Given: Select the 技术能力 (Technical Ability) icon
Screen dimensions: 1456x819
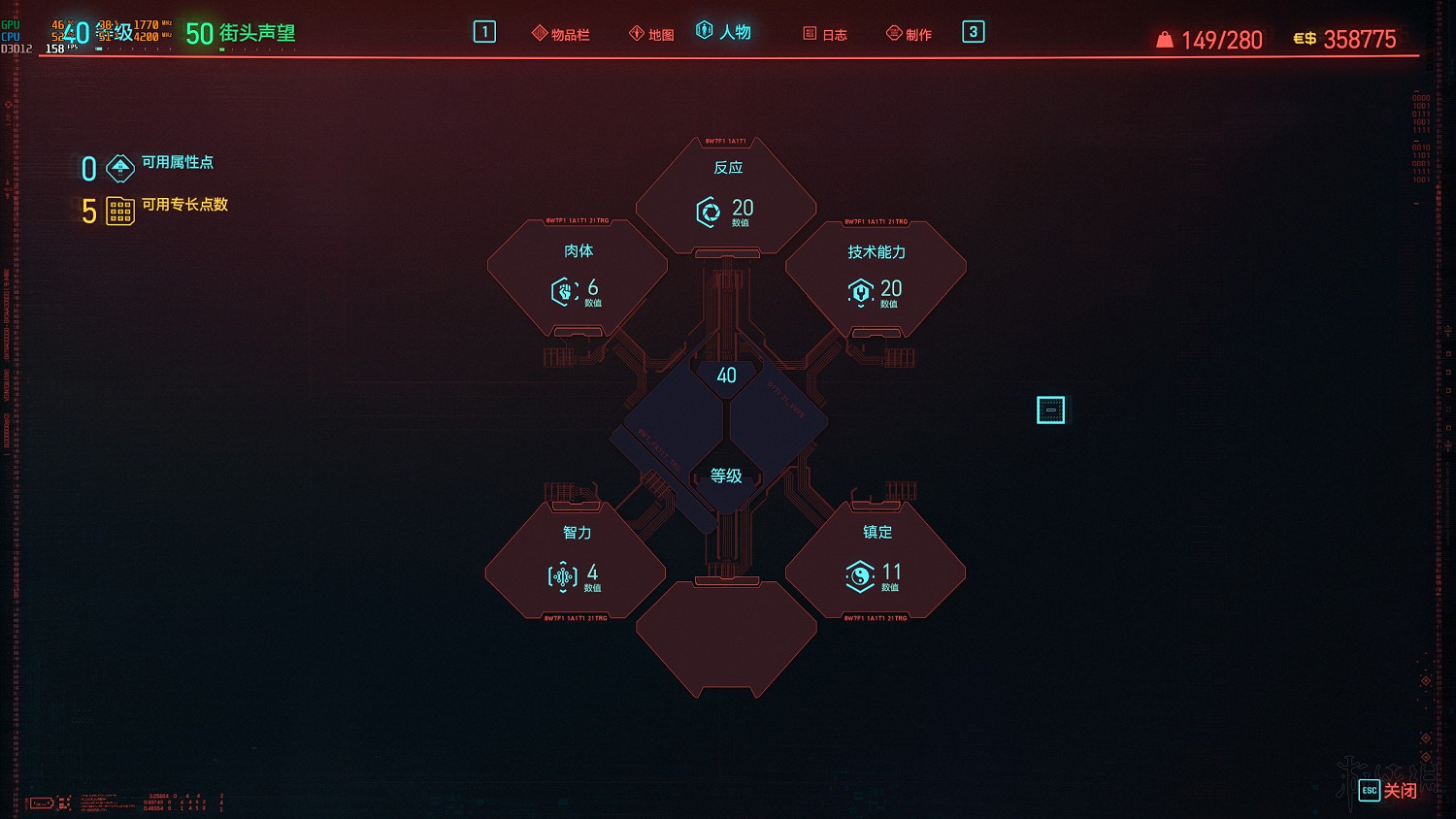Looking at the screenshot, I should point(861,290).
